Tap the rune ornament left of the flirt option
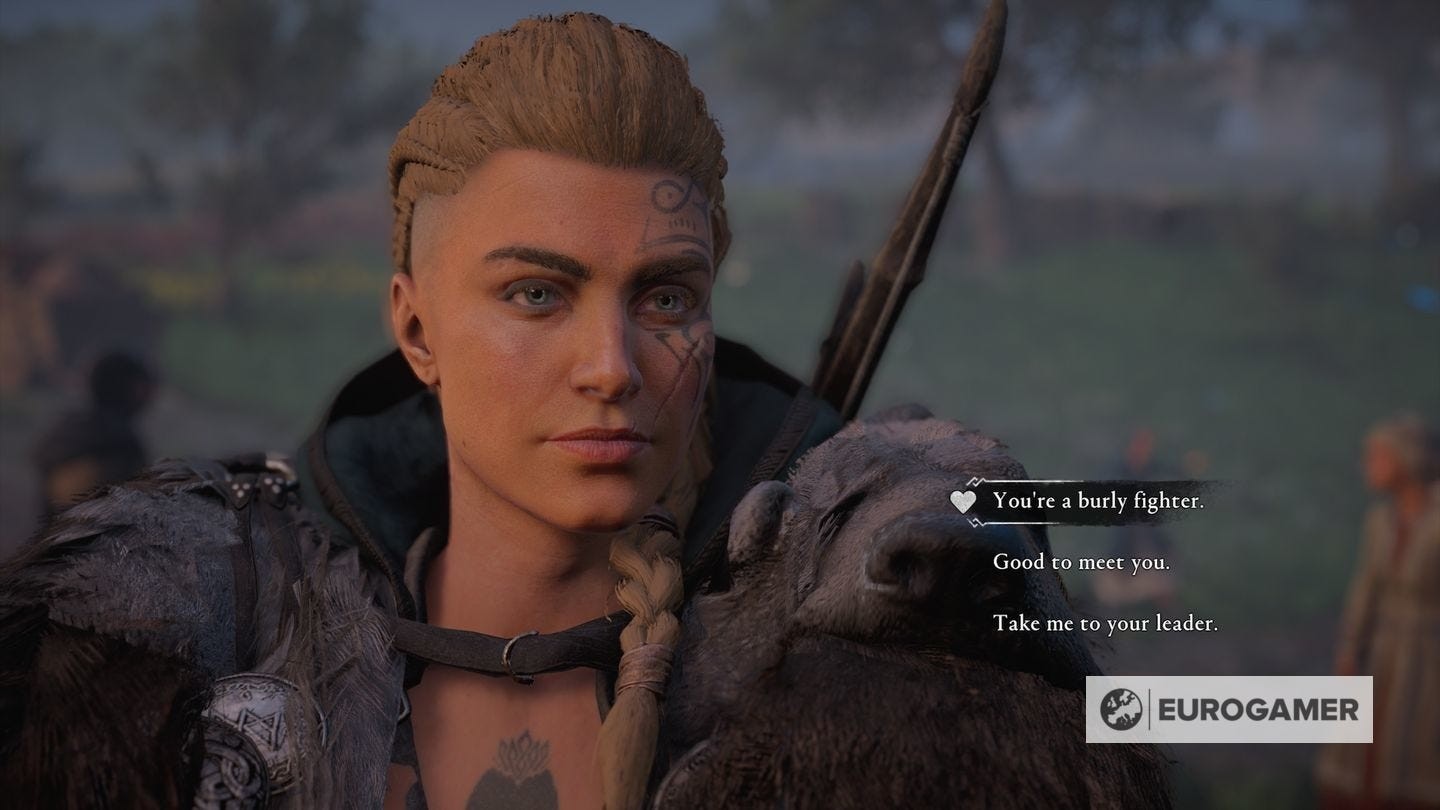1440x810 pixels. pyautogui.click(x=975, y=482)
